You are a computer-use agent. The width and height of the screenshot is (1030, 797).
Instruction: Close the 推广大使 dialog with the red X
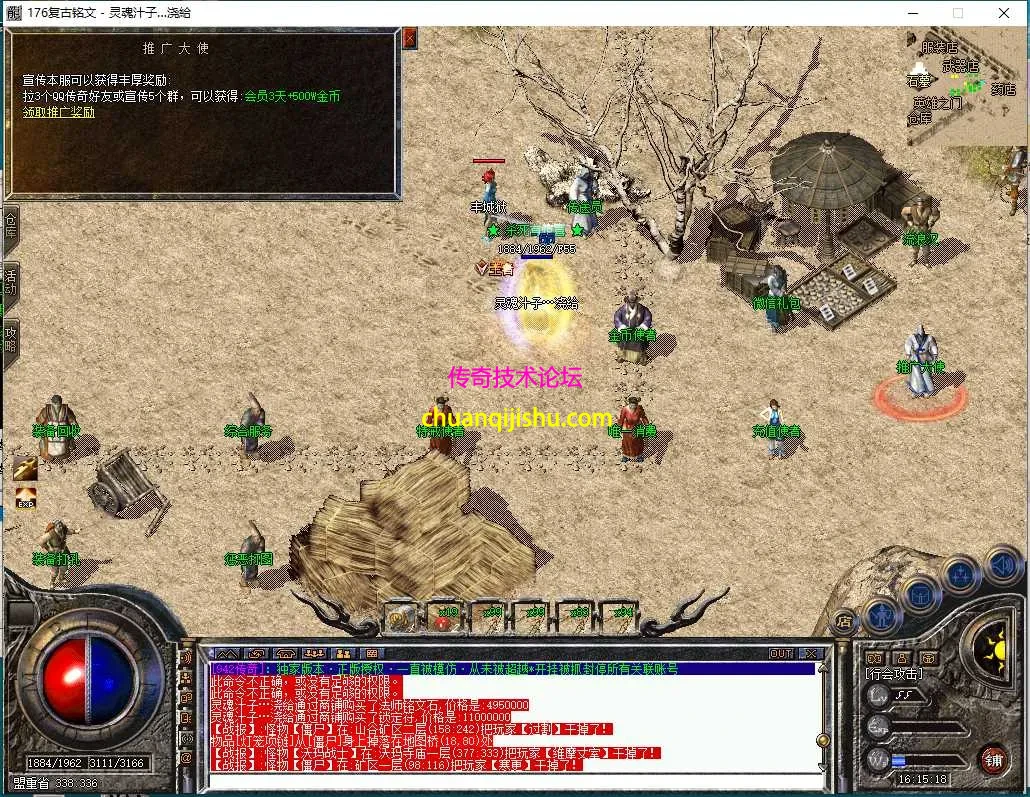click(x=409, y=38)
